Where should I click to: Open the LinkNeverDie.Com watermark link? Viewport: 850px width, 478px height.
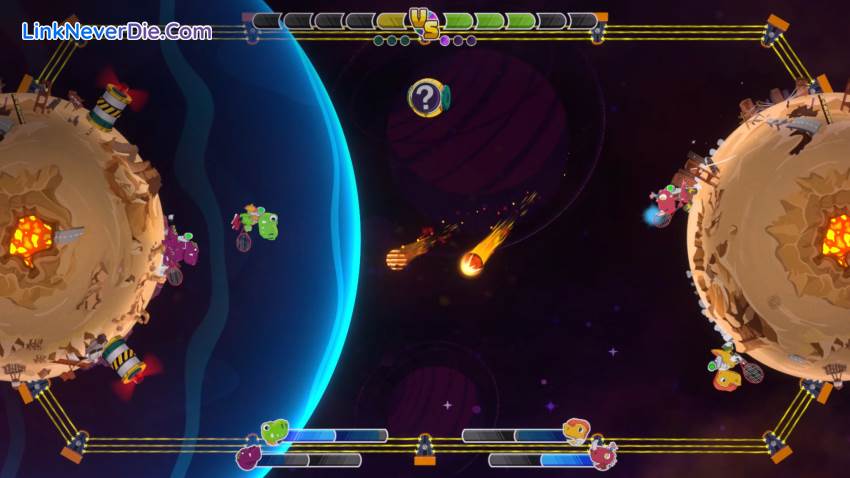[117, 31]
